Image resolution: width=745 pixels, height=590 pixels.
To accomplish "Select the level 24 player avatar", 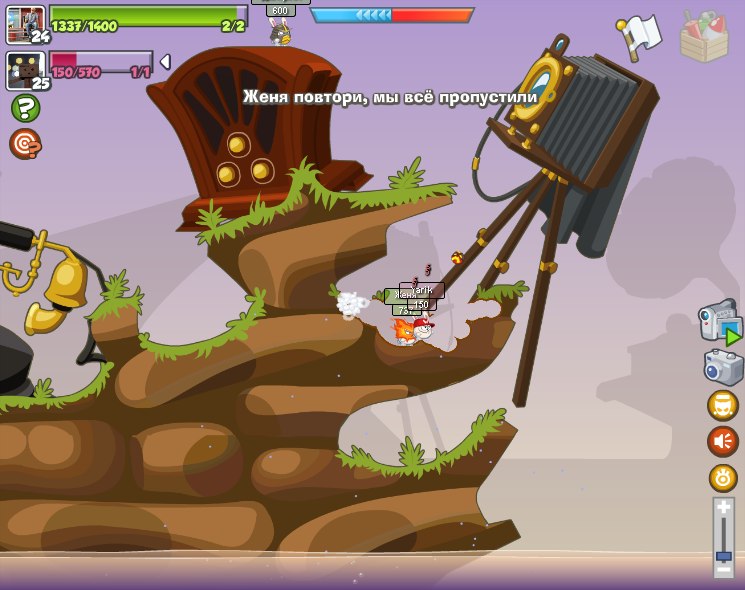I will point(25,24).
